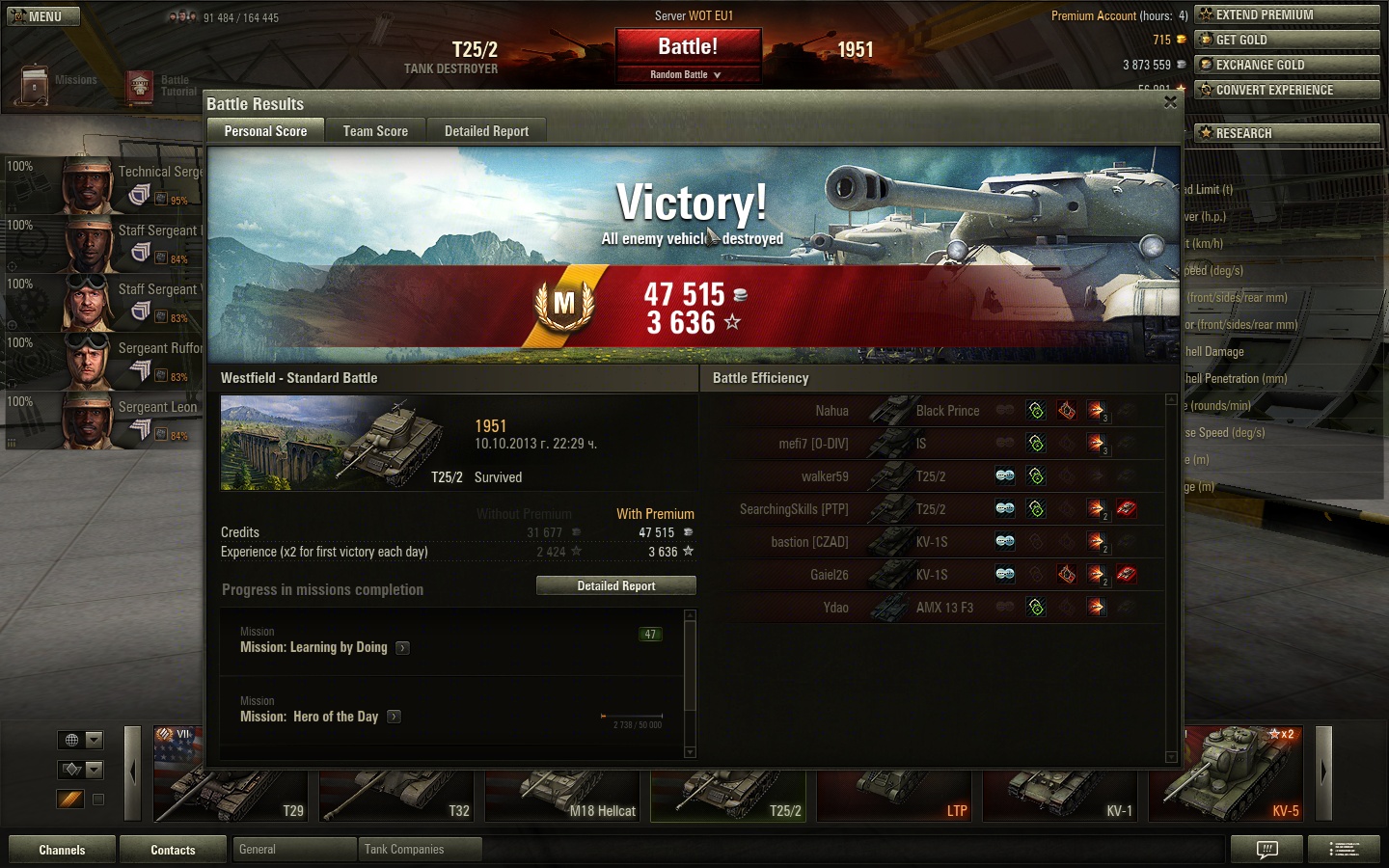This screenshot has height=868, width=1389.
Task: Open the Contacts list
Action: click(173, 850)
